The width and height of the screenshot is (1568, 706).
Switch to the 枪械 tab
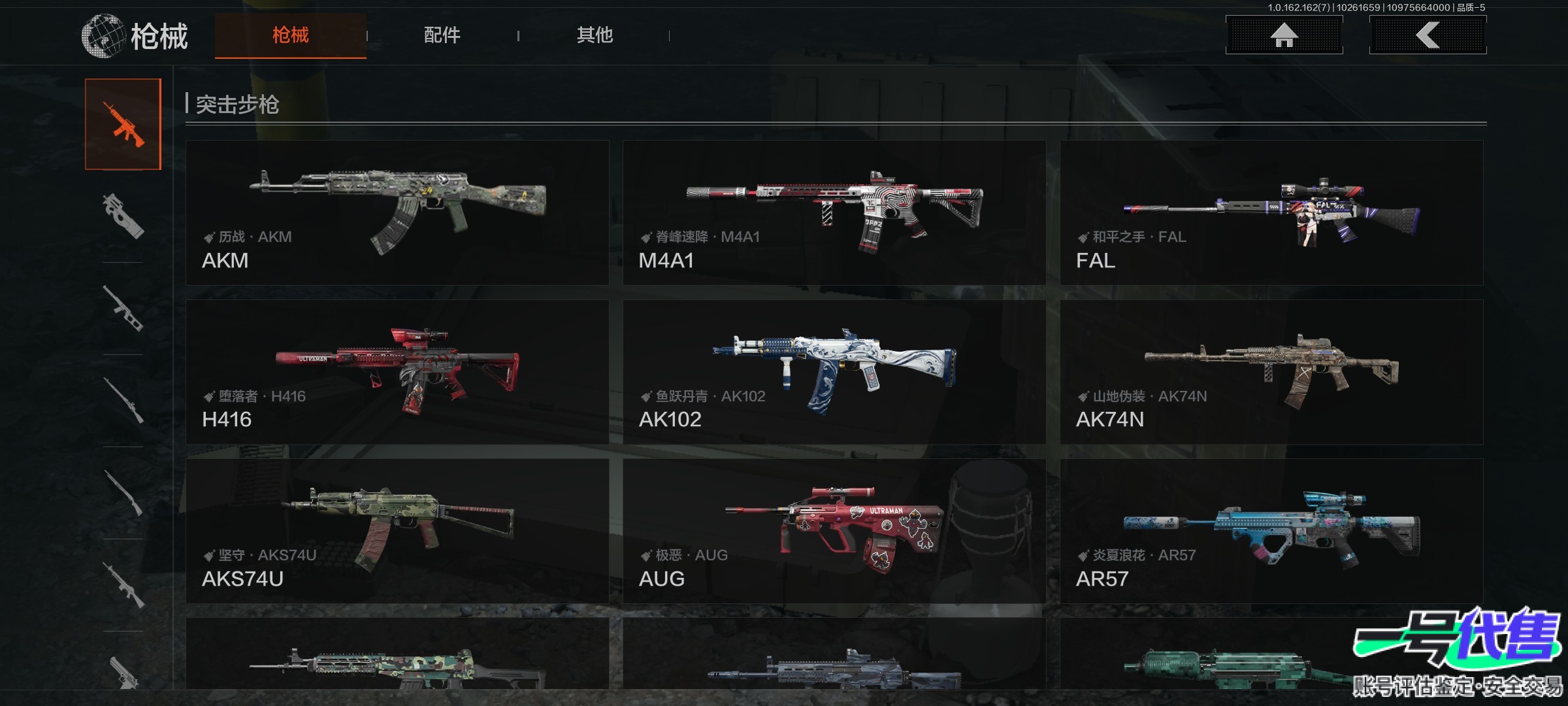click(291, 35)
